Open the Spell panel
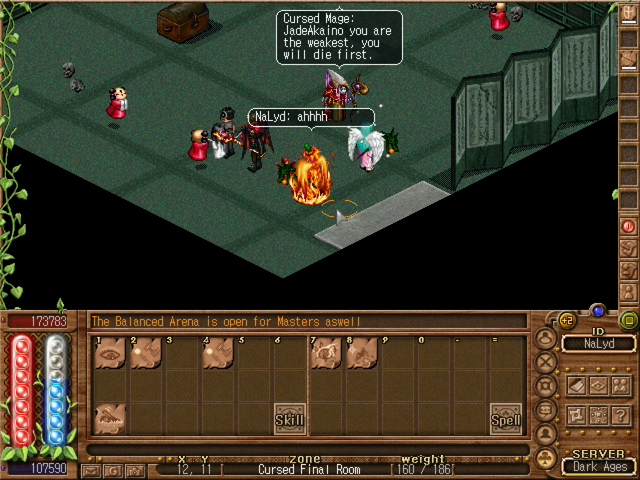 (506, 420)
